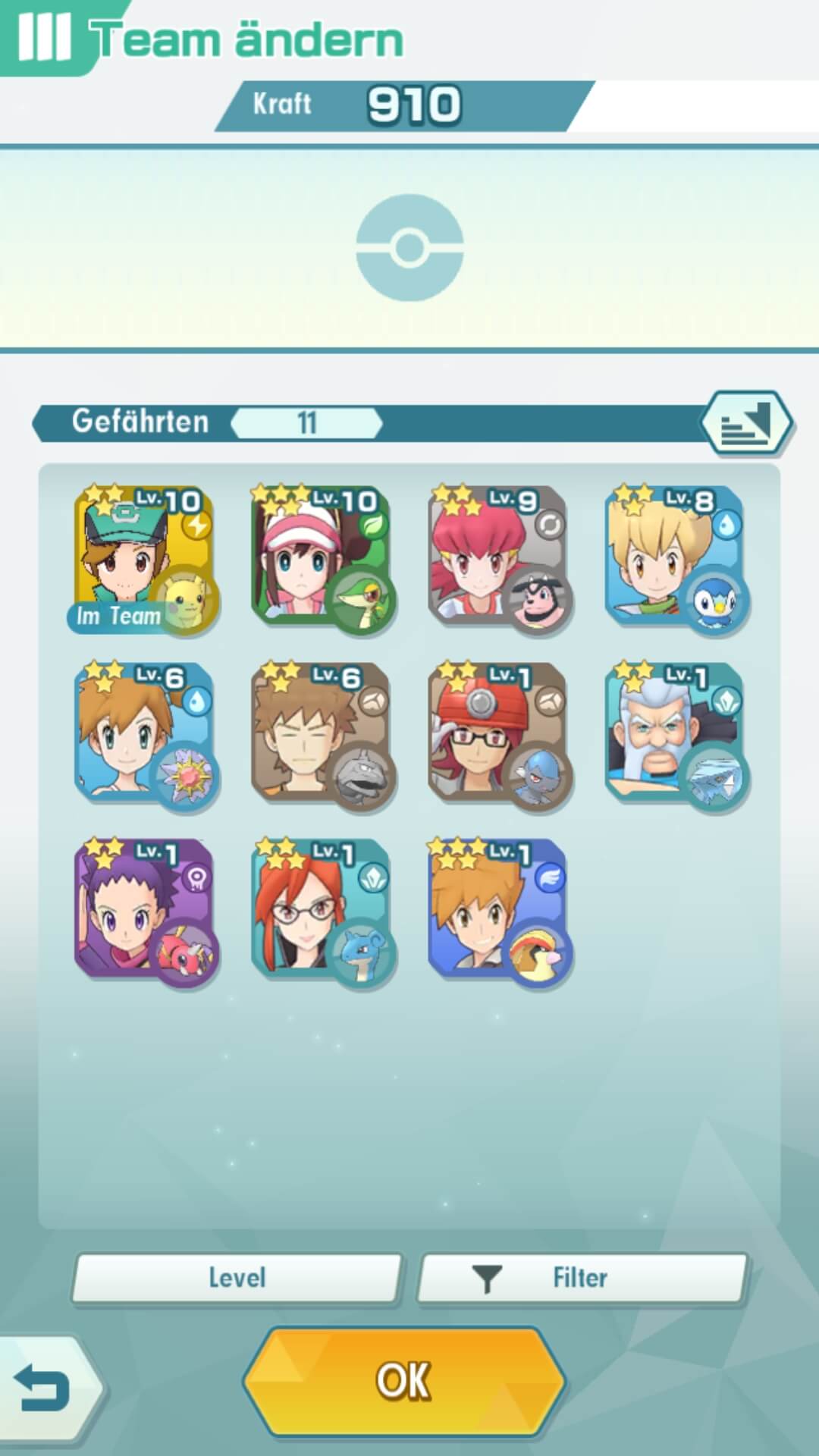Go back using the return arrow
This screenshot has height=1456, width=819.
pyautogui.click(x=43, y=1389)
